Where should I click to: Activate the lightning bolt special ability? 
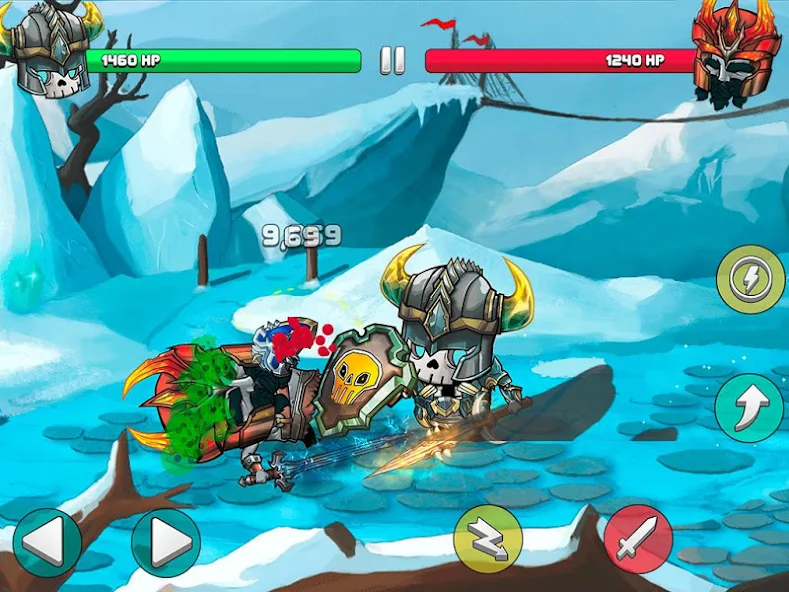pos(750,281)
